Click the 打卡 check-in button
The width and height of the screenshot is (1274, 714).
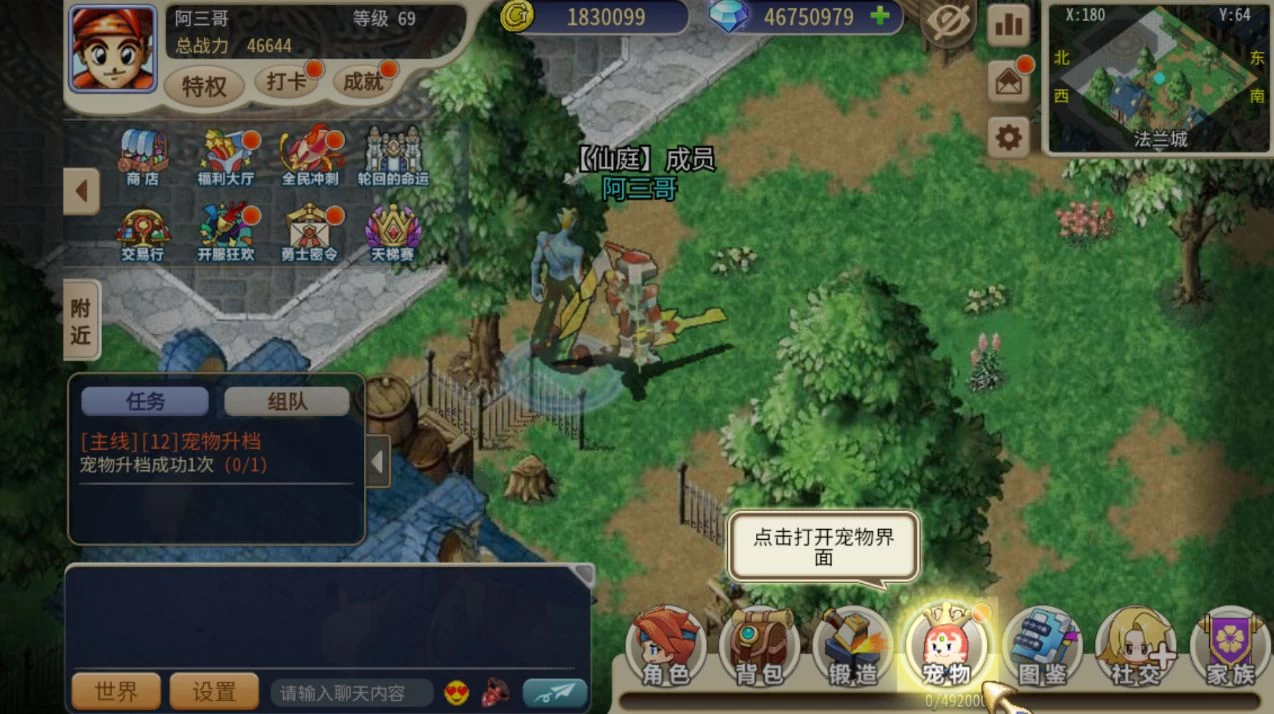[287, 83]
